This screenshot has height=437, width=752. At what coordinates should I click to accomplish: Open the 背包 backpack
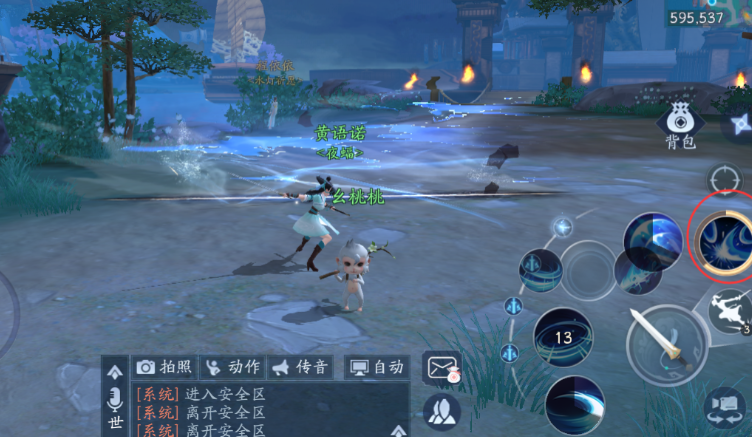[680, 127]
